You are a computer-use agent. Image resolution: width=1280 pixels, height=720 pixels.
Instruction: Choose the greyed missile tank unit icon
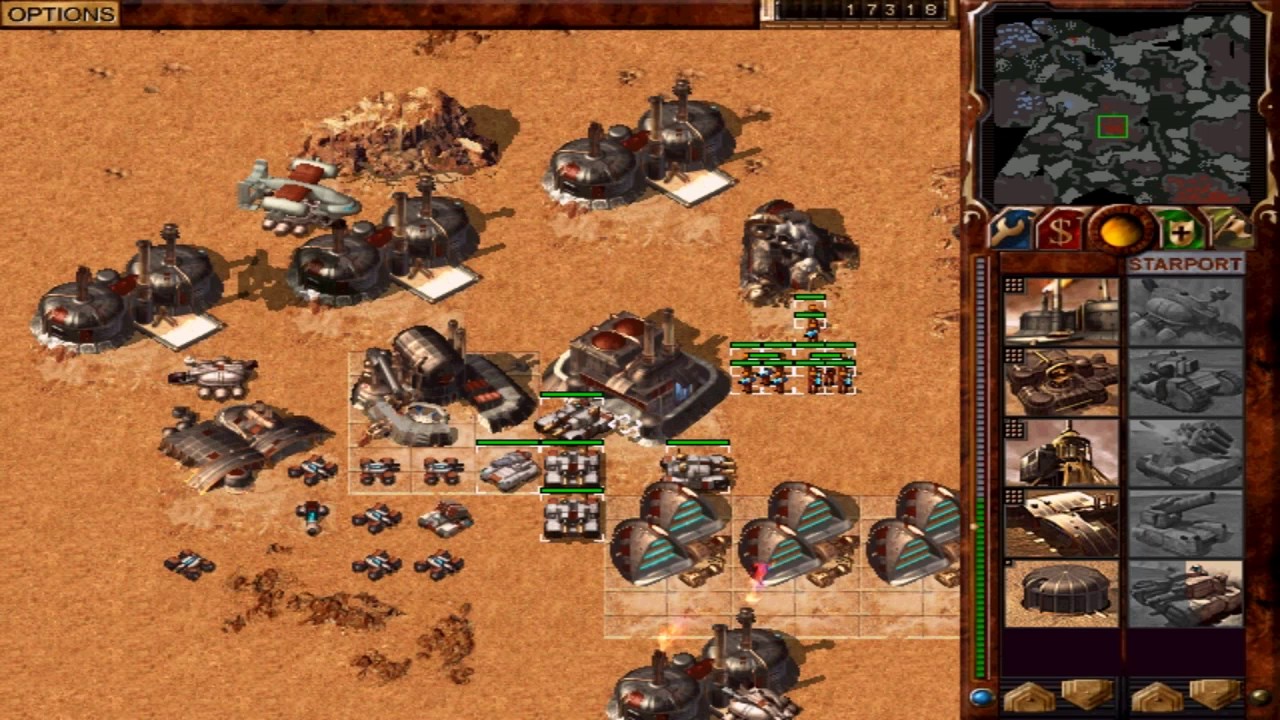(1185, 453)
